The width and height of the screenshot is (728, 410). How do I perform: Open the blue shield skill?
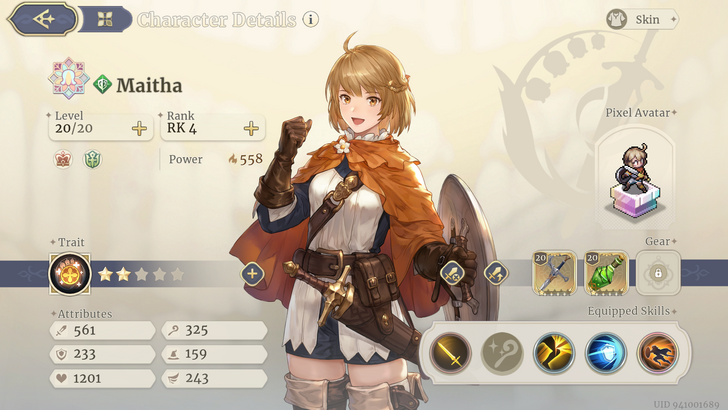(606, 352)
